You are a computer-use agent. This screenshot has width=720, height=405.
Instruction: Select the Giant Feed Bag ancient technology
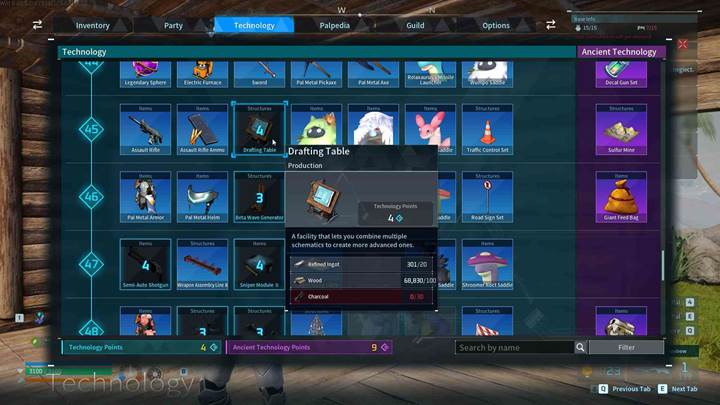621,196
